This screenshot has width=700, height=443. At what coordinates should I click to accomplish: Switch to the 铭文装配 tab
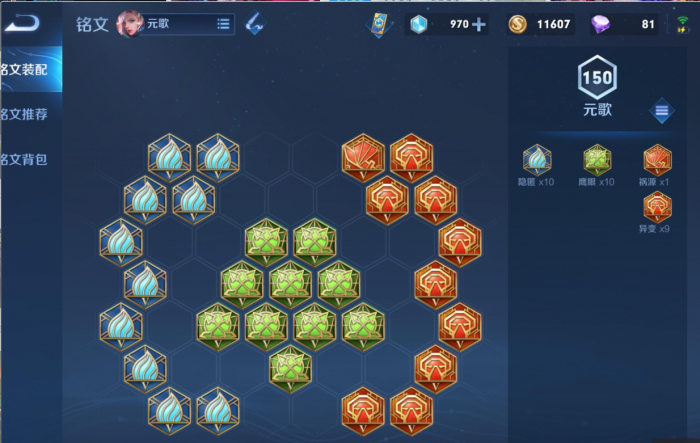tap(25, 69)
